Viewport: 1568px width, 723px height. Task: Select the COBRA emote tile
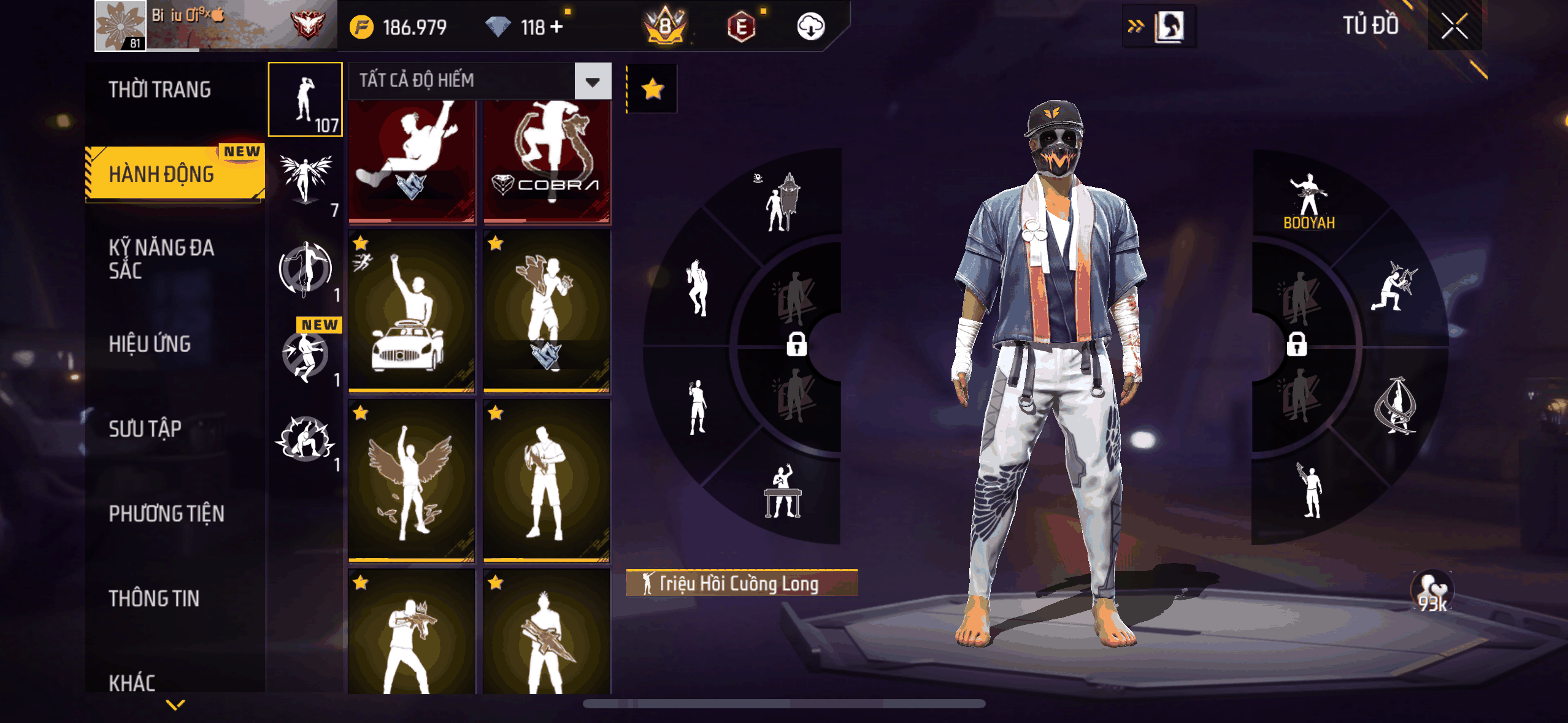[547, 161]
